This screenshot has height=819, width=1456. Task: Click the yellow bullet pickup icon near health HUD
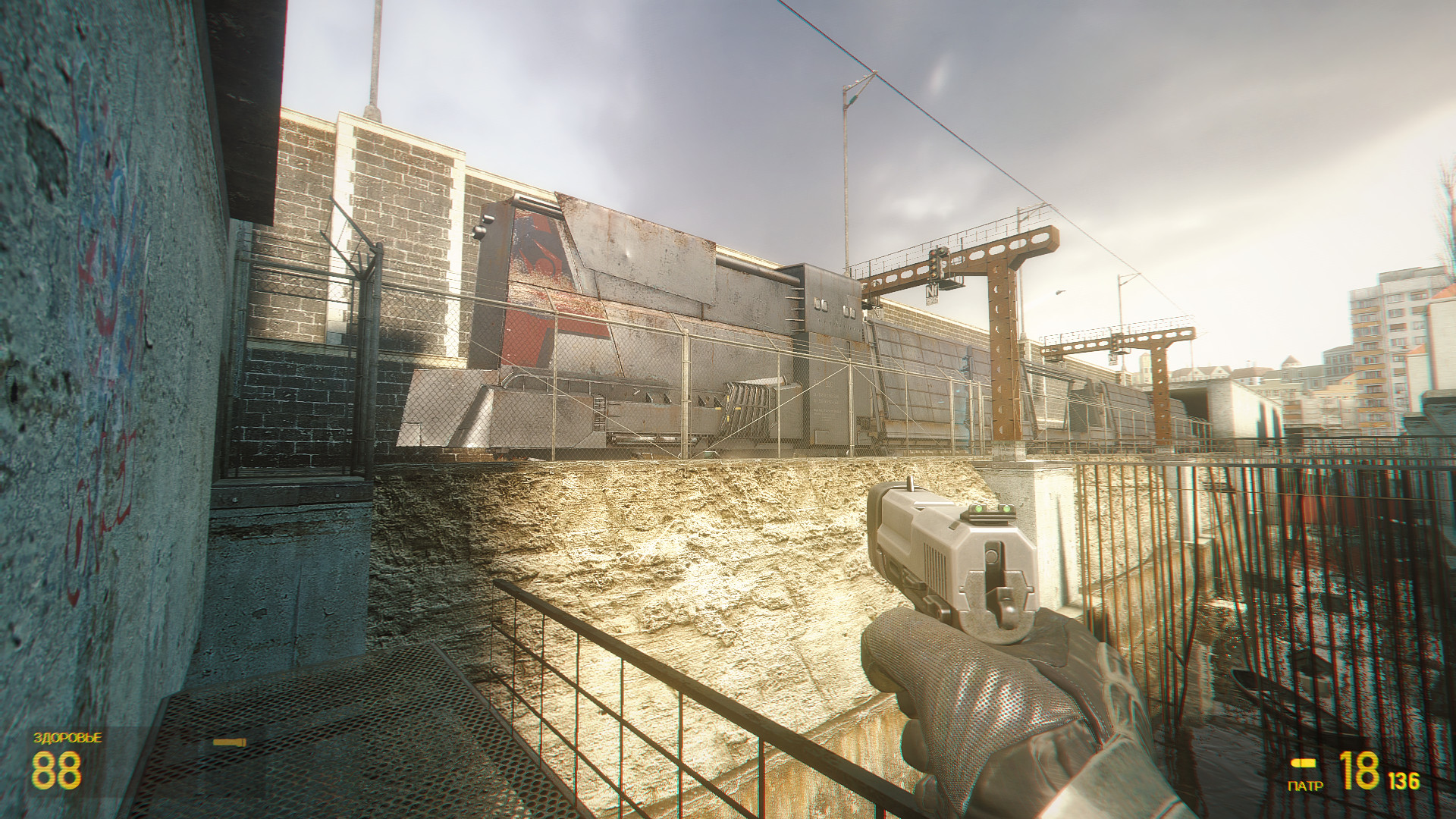click(x=229, y=742)
